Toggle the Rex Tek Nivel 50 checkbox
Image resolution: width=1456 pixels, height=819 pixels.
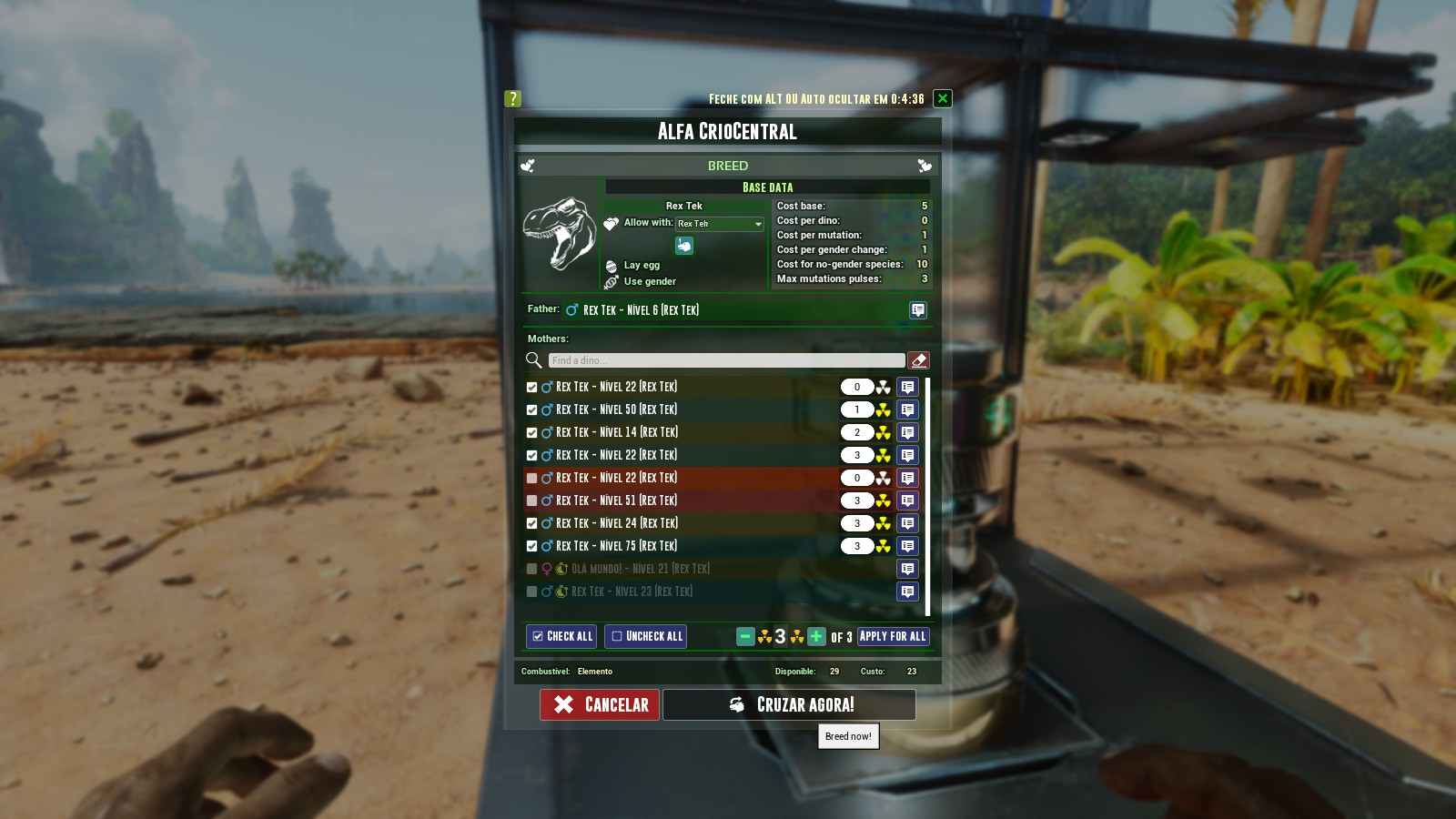point(532,410)
